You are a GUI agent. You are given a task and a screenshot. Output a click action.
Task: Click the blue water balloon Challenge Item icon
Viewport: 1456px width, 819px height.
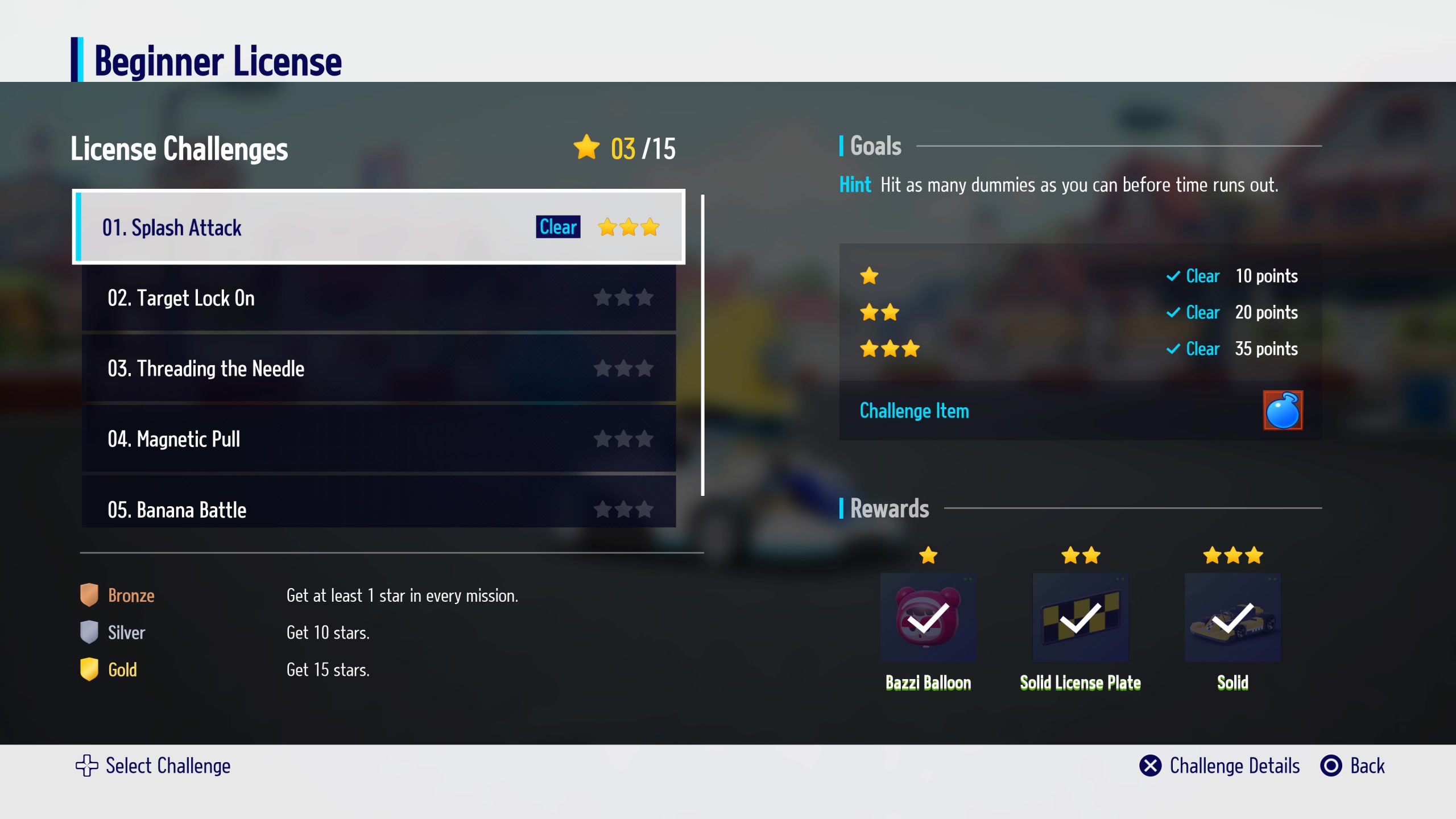coord(1283,410)
